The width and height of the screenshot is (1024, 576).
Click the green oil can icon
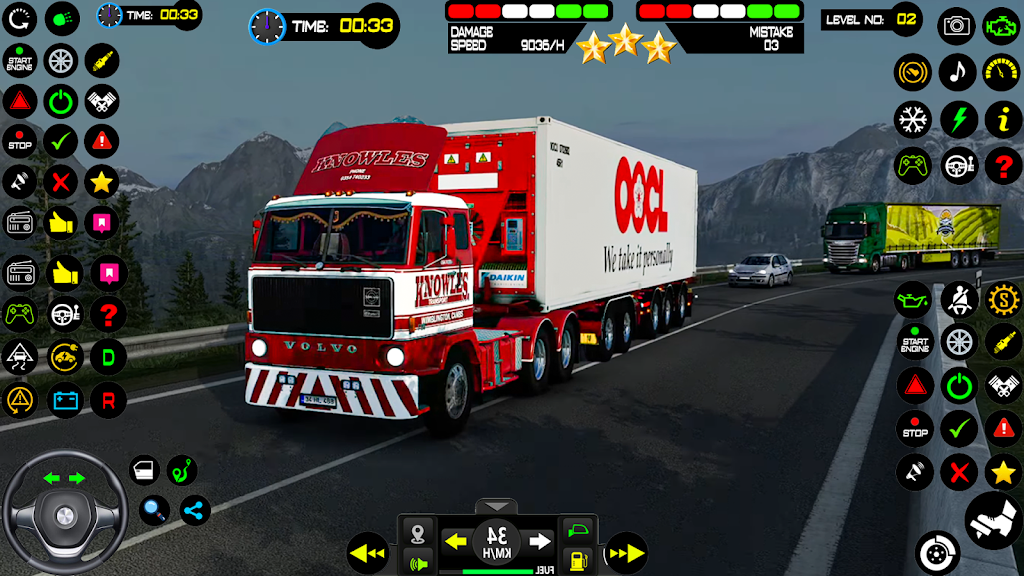913,299
